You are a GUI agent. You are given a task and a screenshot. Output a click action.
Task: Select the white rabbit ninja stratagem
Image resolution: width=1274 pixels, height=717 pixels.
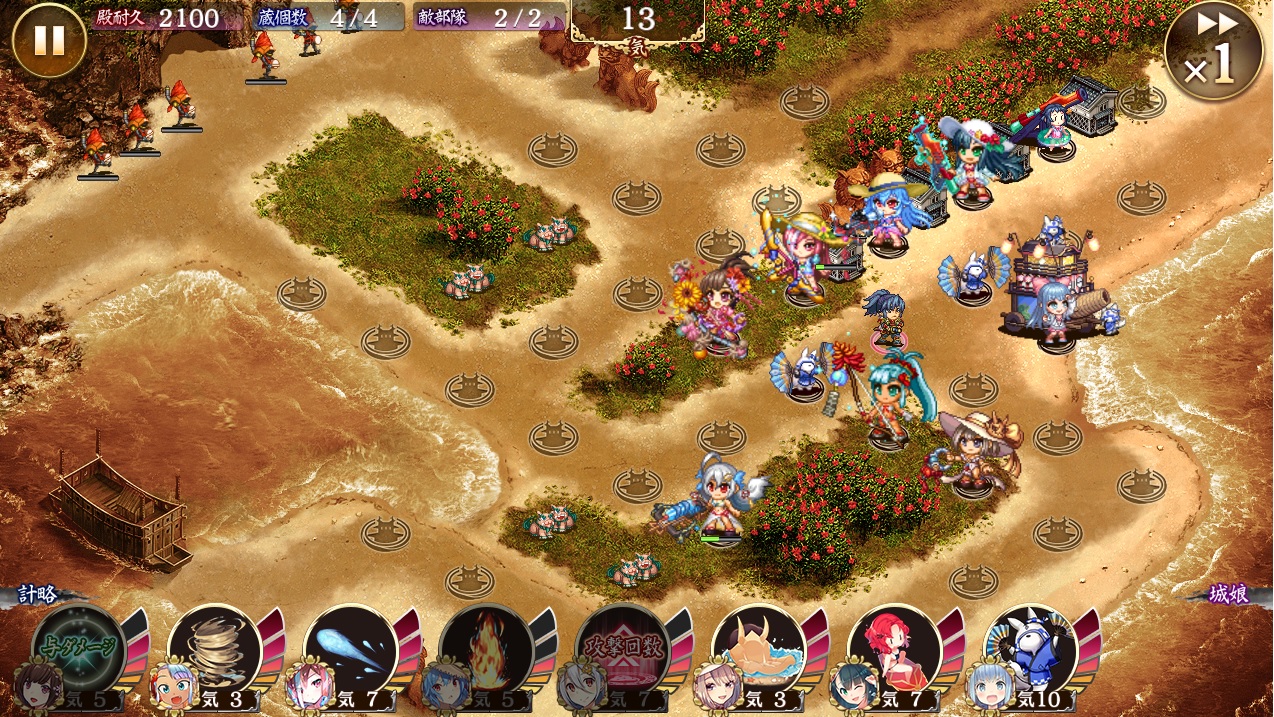point(1030,651)
